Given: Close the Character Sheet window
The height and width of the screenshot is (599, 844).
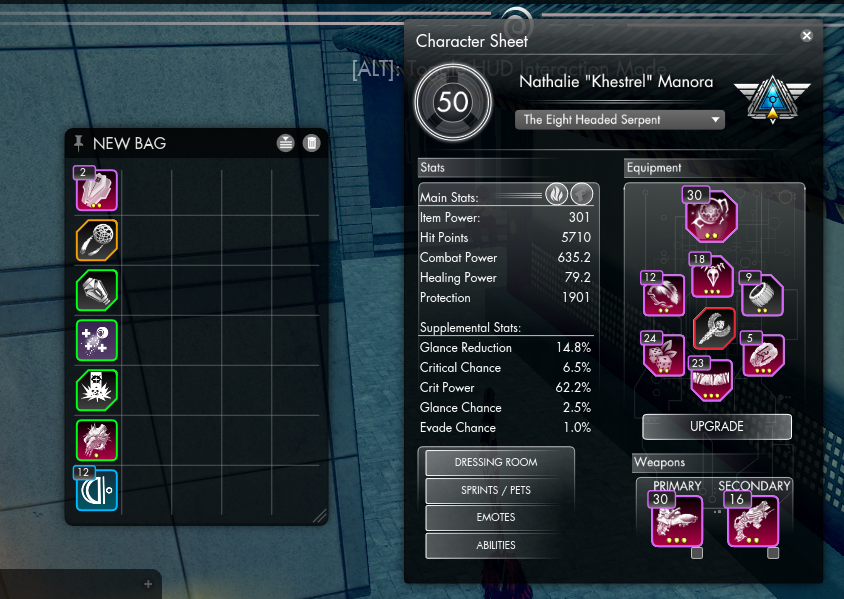Looking at the screenshot, I should [806, 35].
